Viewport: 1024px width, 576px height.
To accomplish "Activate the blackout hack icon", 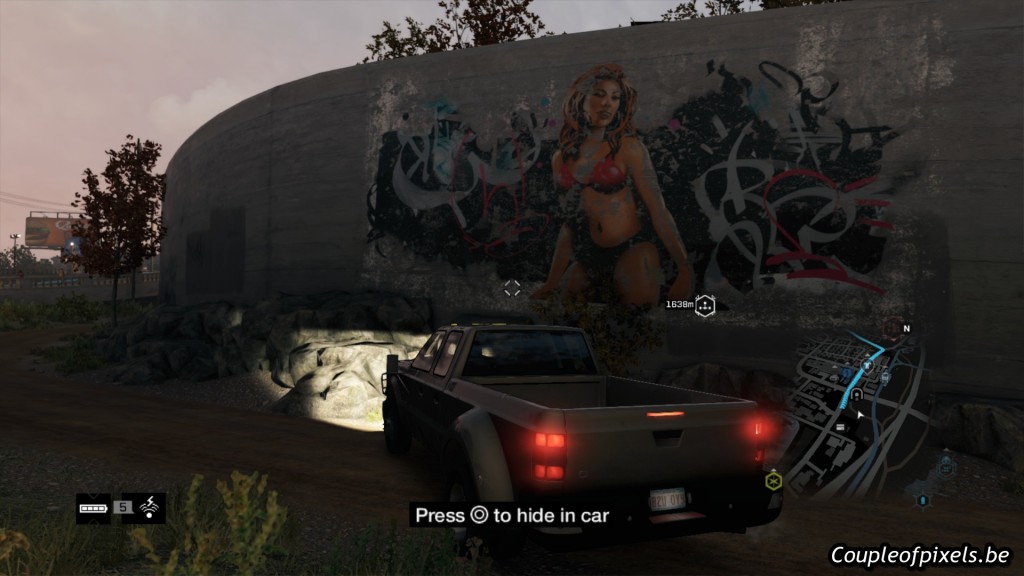I will click(x=151, y=508).
